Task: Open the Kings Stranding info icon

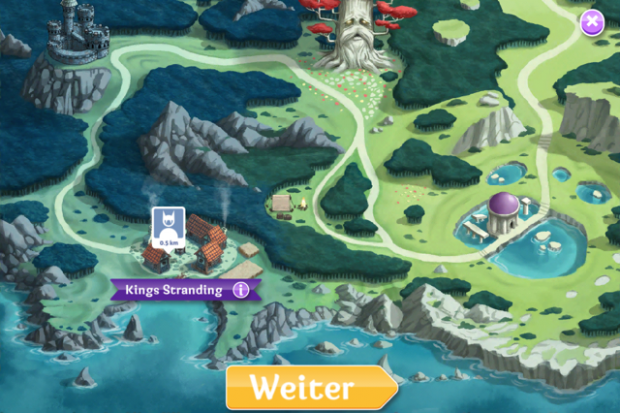Action: 240,290
